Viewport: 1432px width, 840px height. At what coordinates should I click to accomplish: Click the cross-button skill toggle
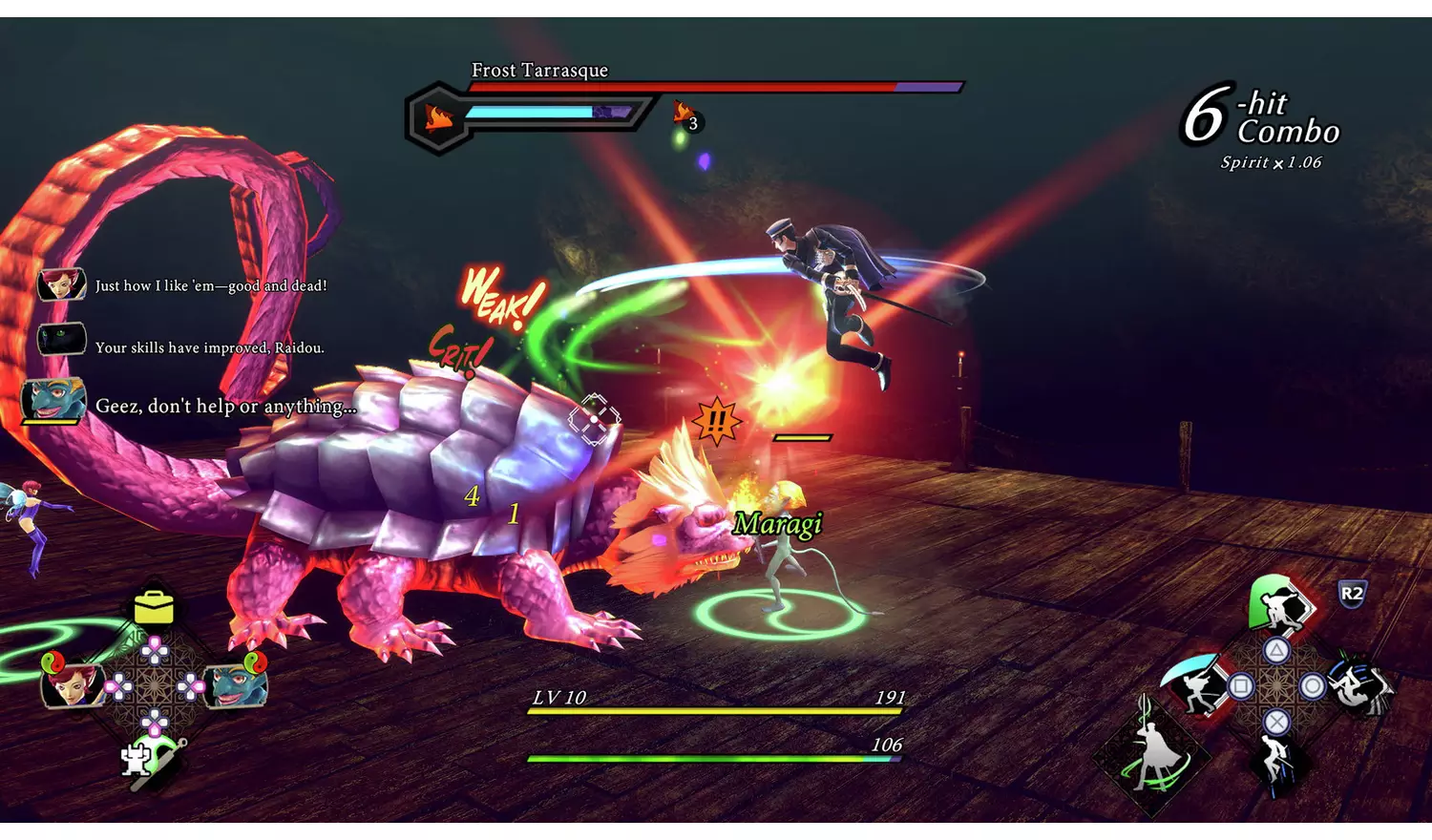1276,721
